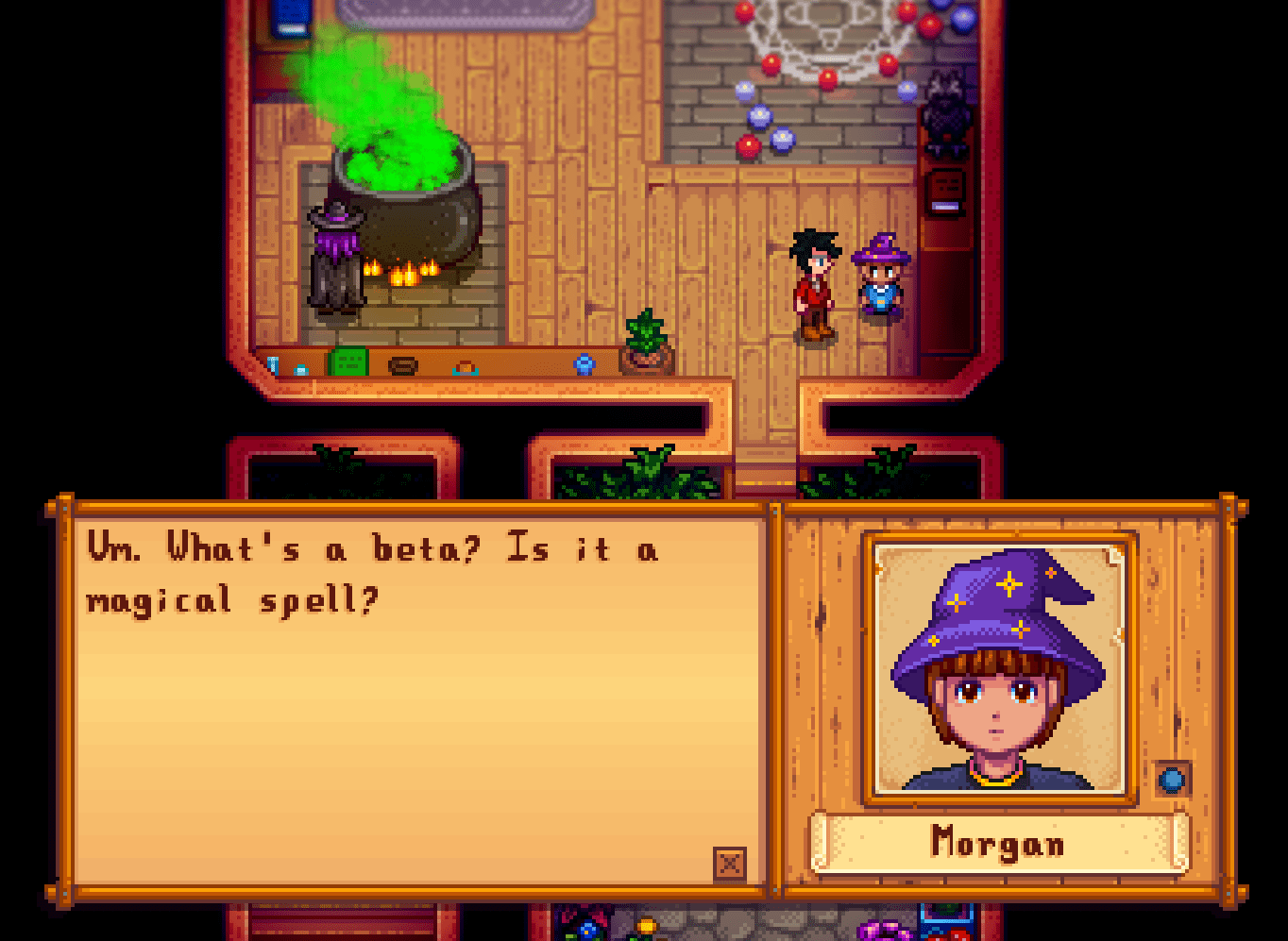The image size is (1288, 941).
Task: Click the potted green plant on the floor
Action: [x=648, y=340]
